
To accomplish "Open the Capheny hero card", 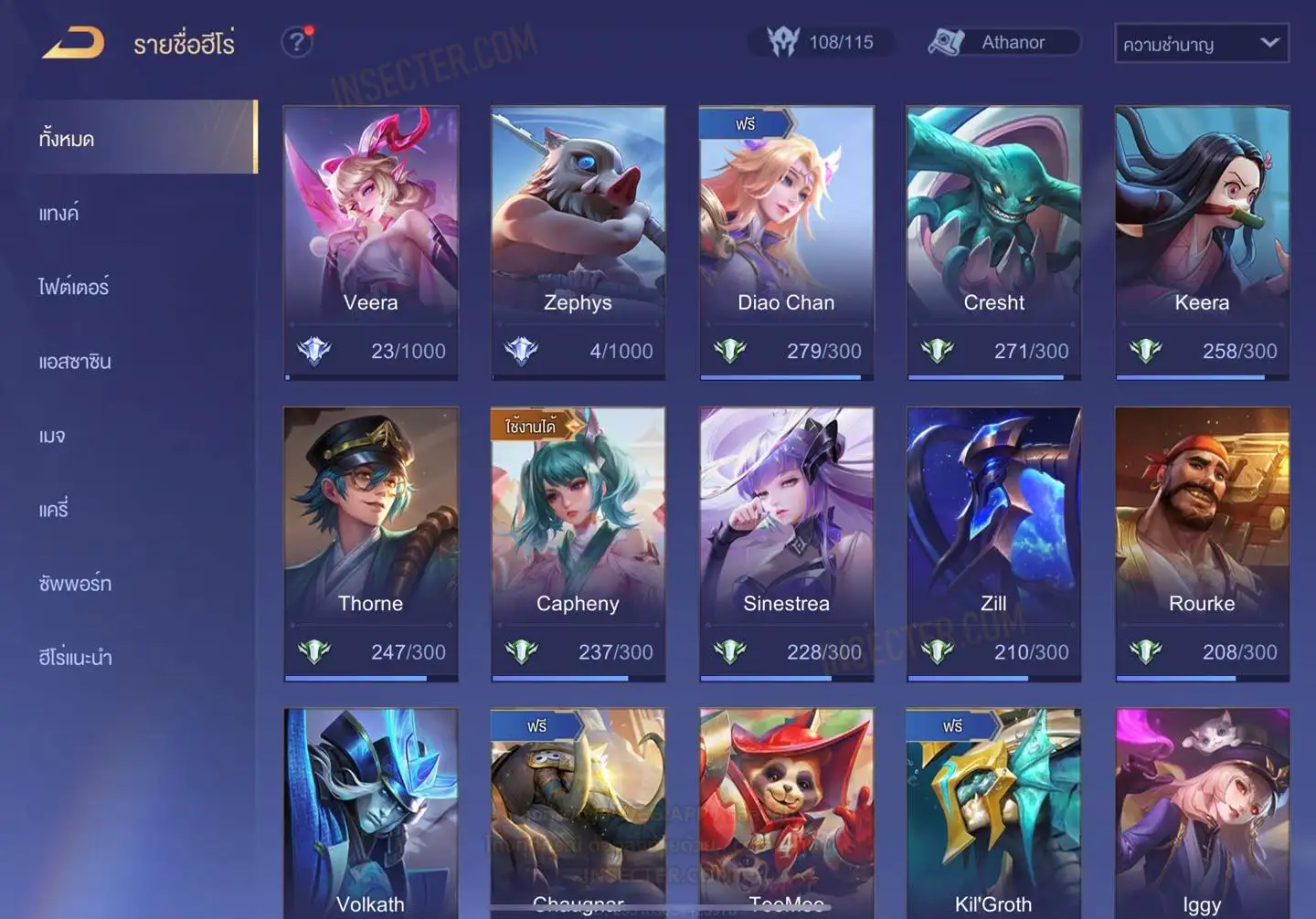I will [x=578, y=544].
